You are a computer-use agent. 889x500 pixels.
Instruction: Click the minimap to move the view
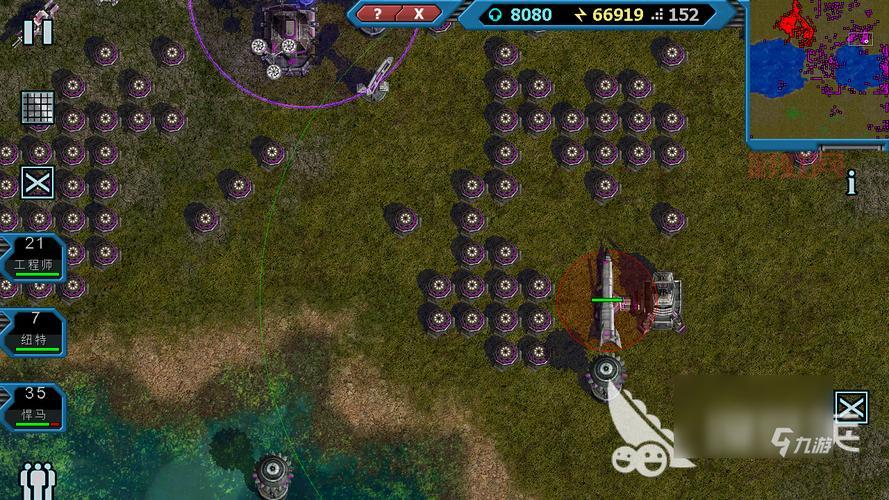click(816, 67)
